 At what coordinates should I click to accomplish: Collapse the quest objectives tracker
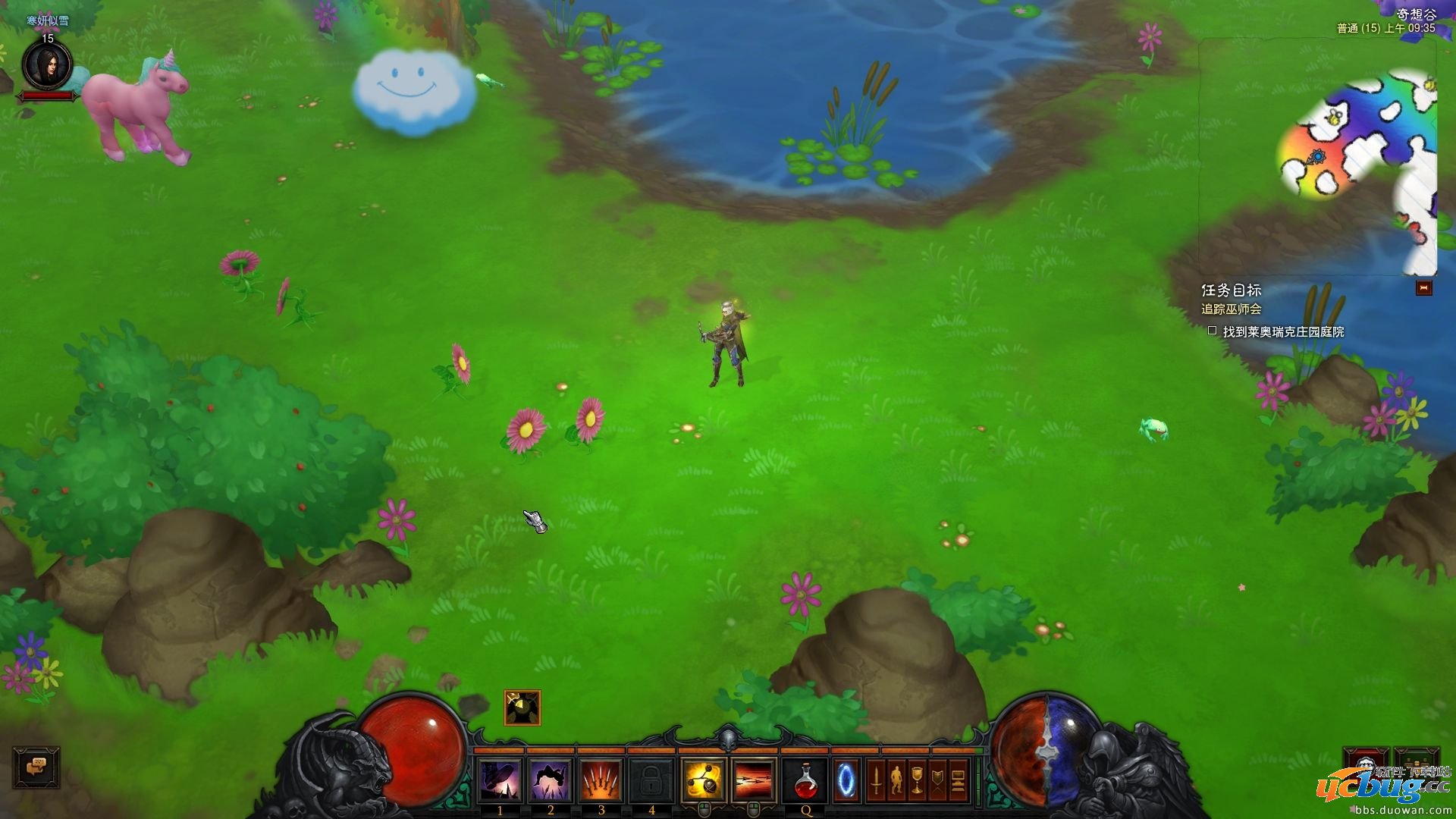[x=1423, y=288]
